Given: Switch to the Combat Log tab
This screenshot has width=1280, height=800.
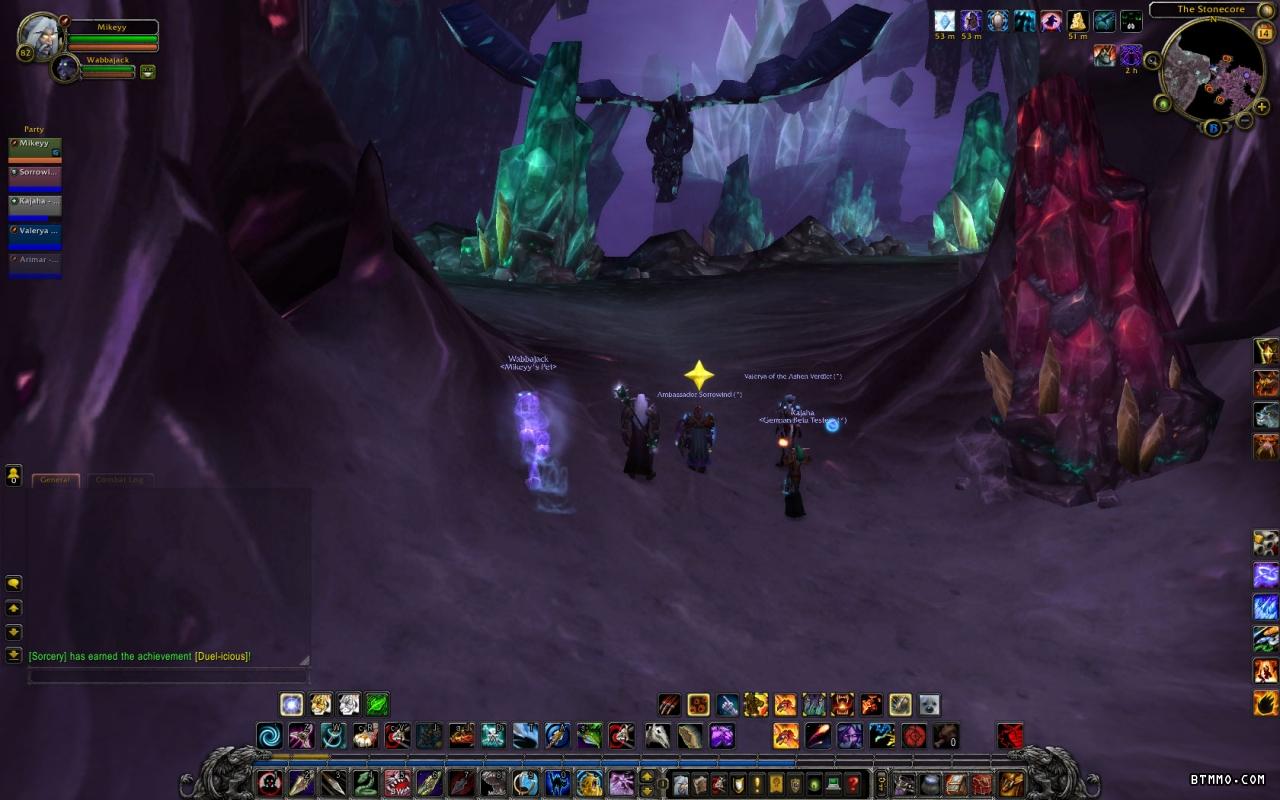Looking at the screenshot, I should tap(120, 480).
